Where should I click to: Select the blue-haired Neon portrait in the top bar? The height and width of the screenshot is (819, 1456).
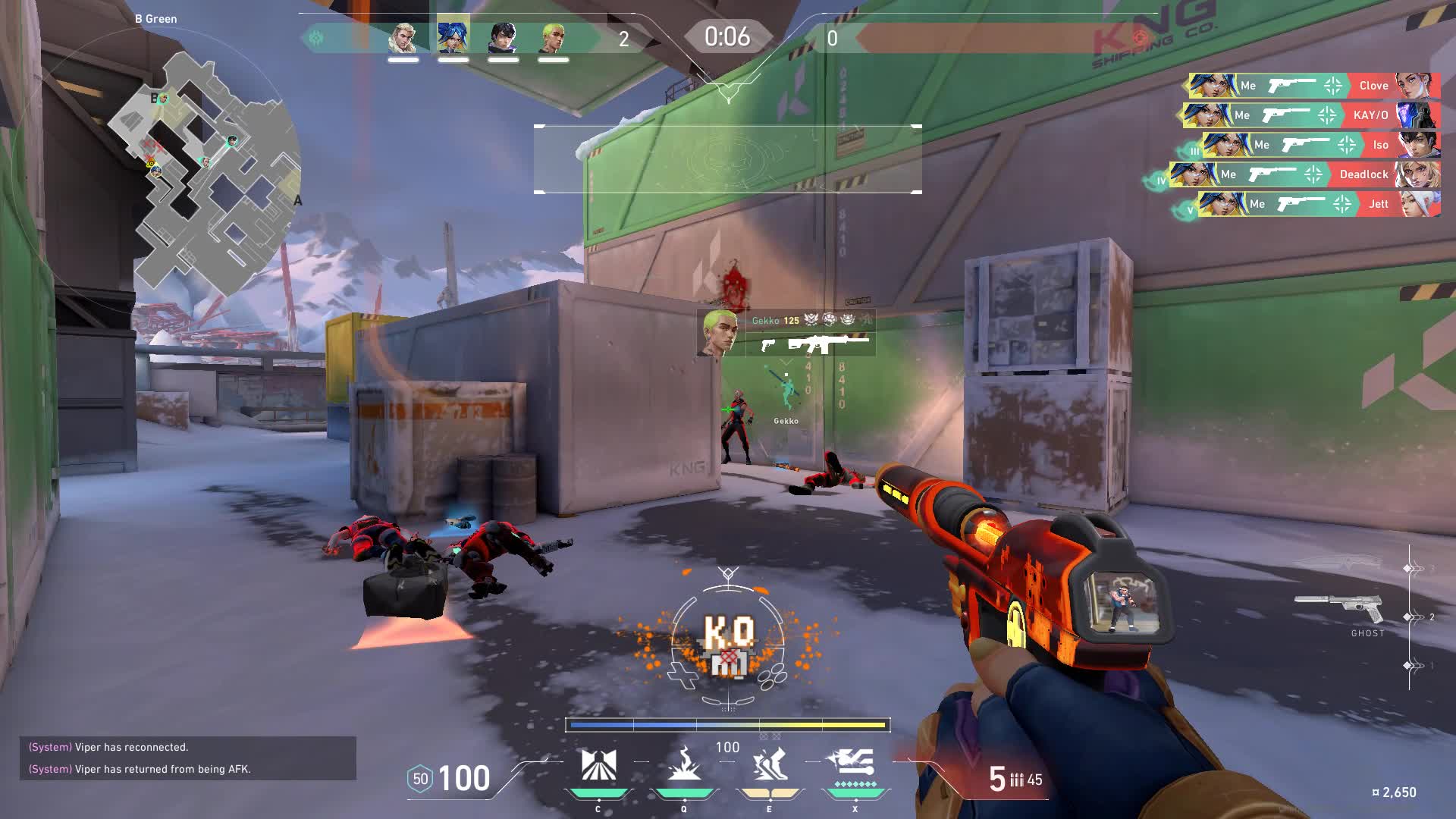coord(453,38)
